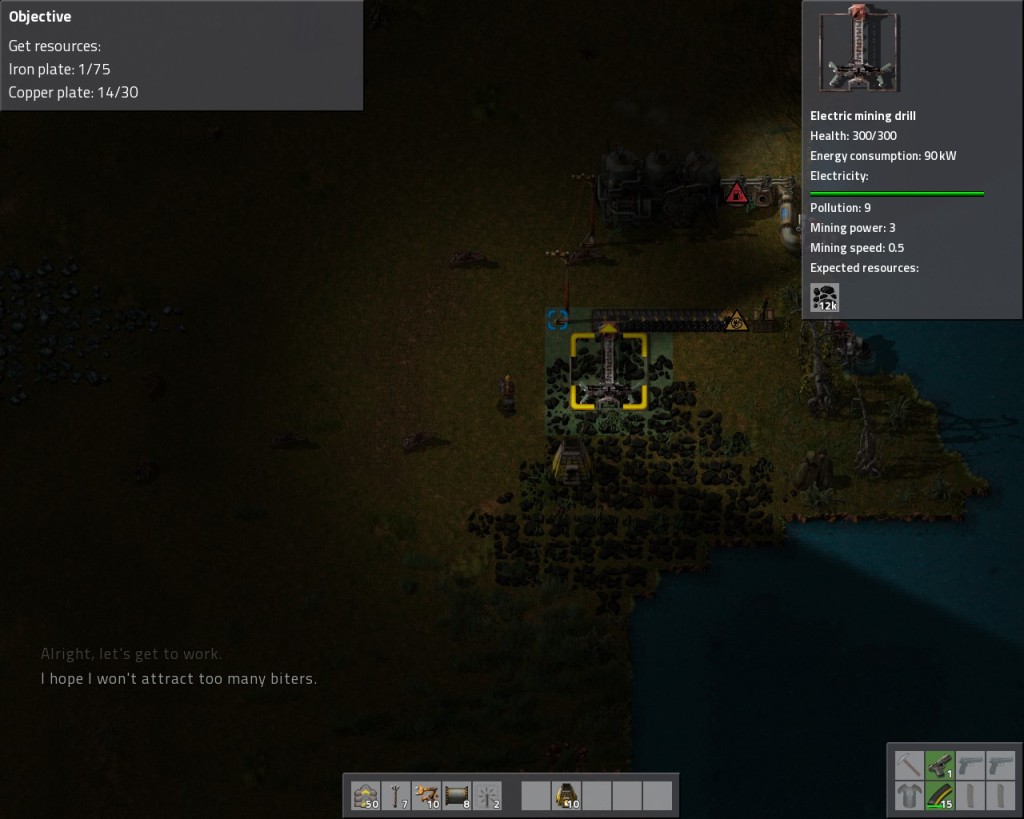Select the equipped pistol weapon slot
1024x819 pixels.
[939, 766]
